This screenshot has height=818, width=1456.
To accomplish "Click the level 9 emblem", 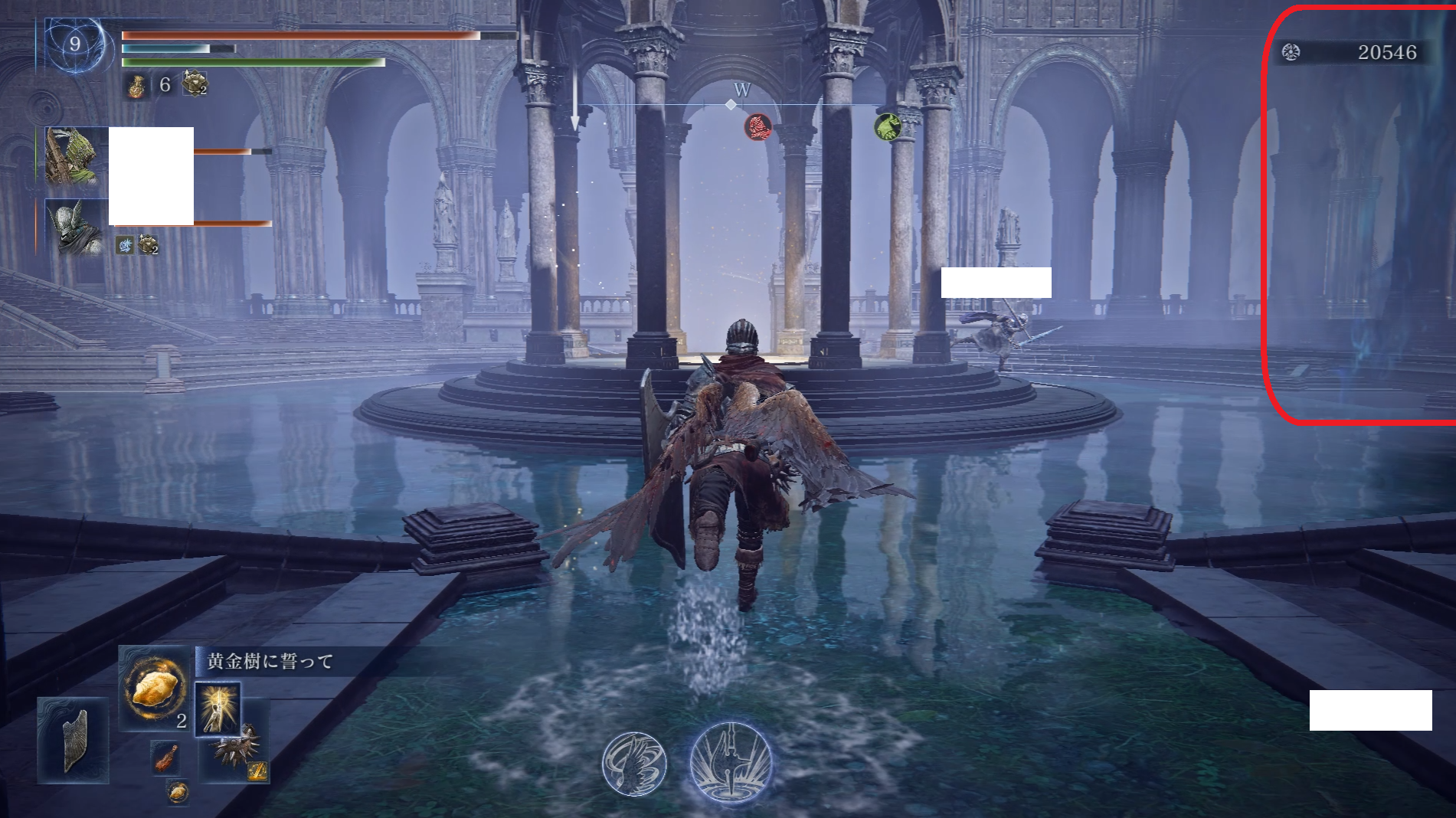I will [x=74, y=44].
